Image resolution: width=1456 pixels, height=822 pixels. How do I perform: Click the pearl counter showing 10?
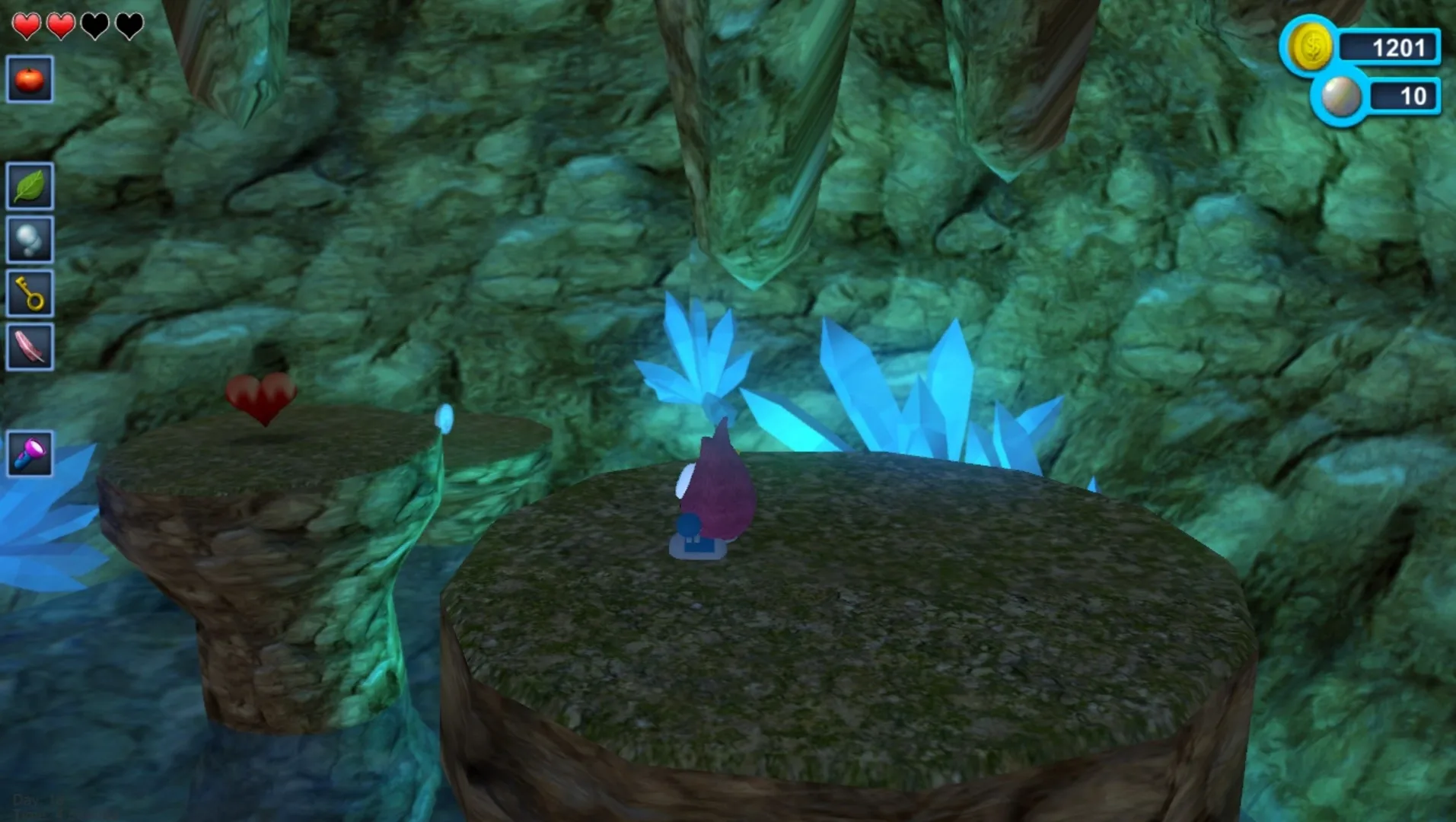[x=1414, y=97]
